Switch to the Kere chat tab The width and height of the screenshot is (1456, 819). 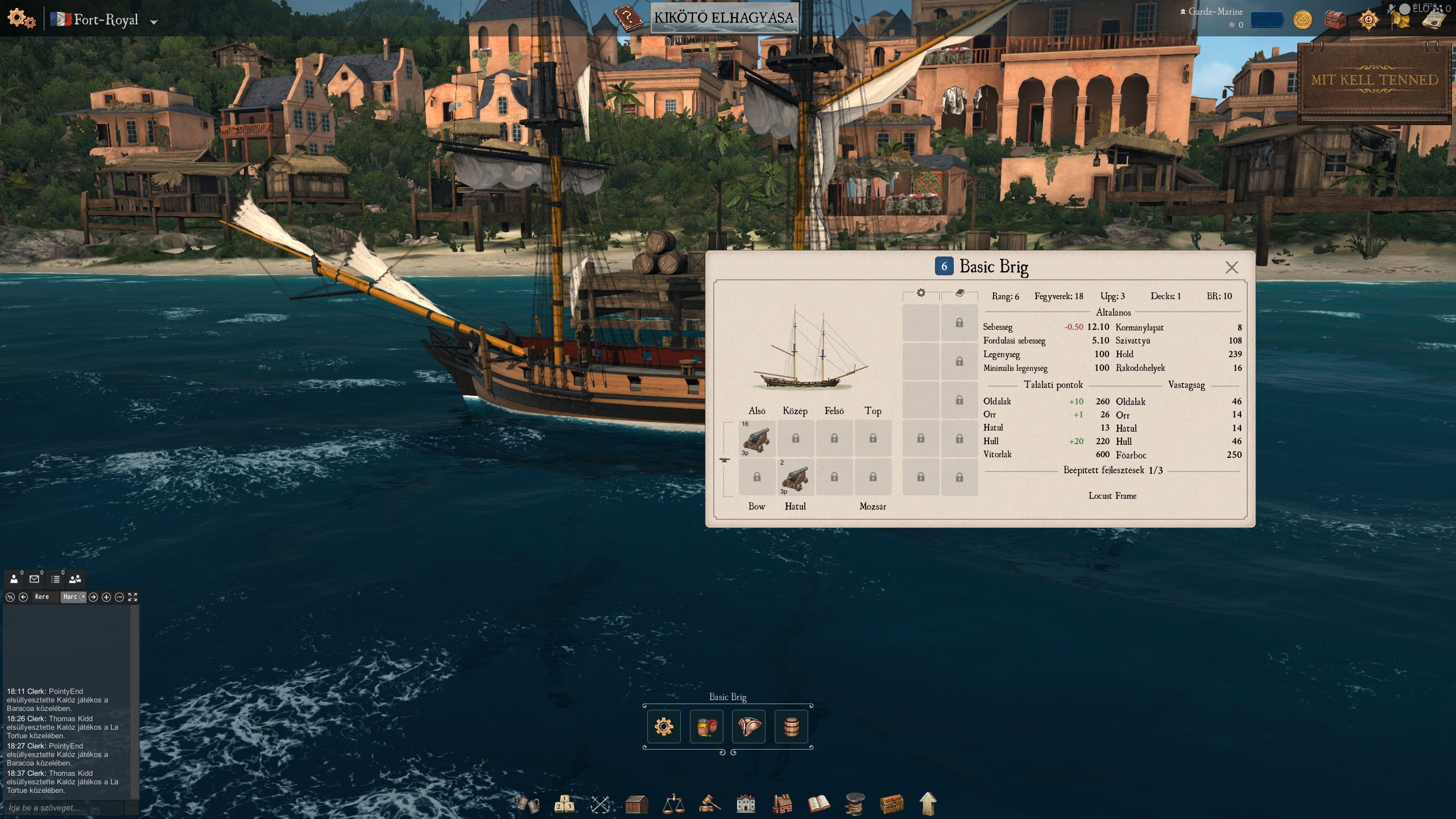(42, 597)
